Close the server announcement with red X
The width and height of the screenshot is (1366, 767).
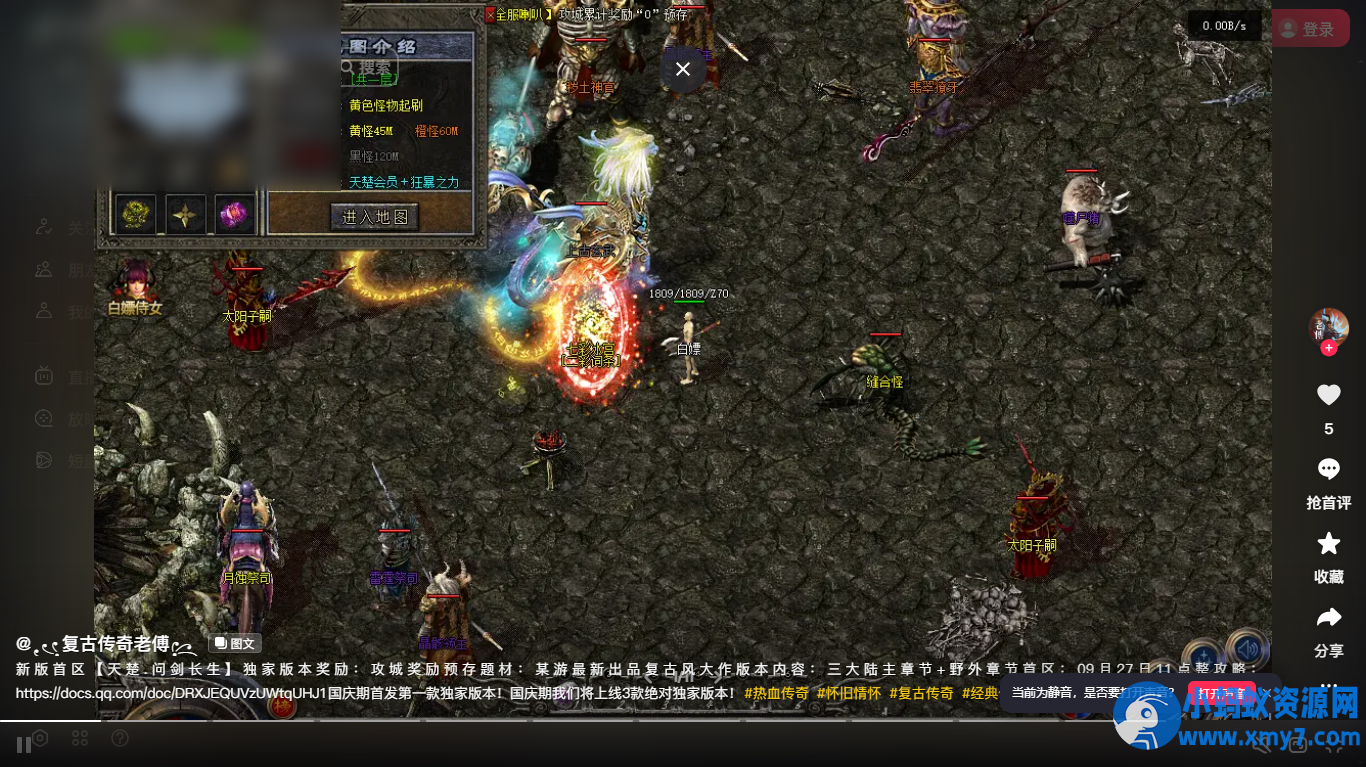click(490, 15)
